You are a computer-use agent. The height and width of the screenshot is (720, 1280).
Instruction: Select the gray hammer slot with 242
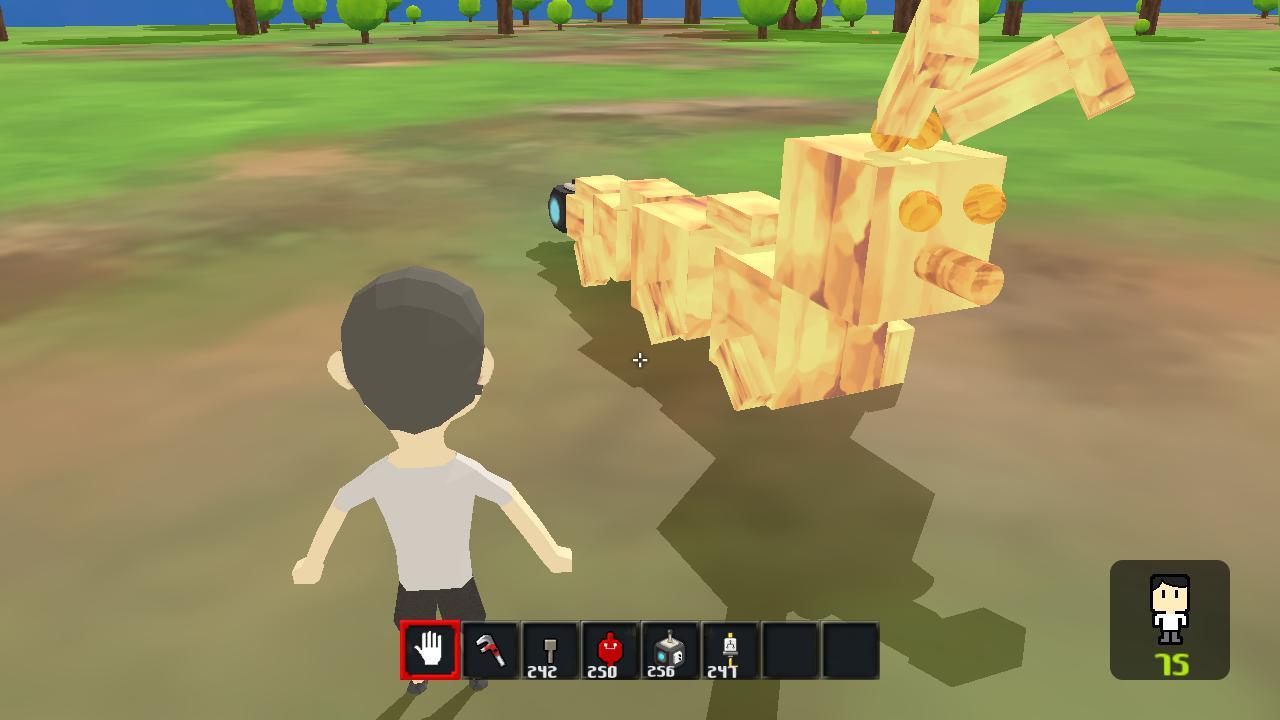click(550, 650)
